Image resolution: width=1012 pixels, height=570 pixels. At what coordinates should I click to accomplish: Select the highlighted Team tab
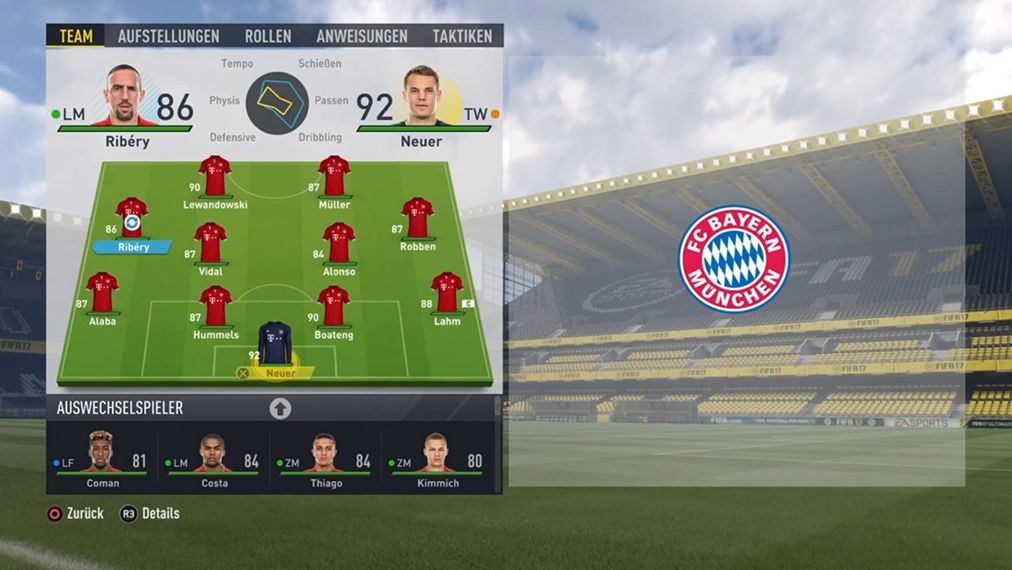[76, 36]
